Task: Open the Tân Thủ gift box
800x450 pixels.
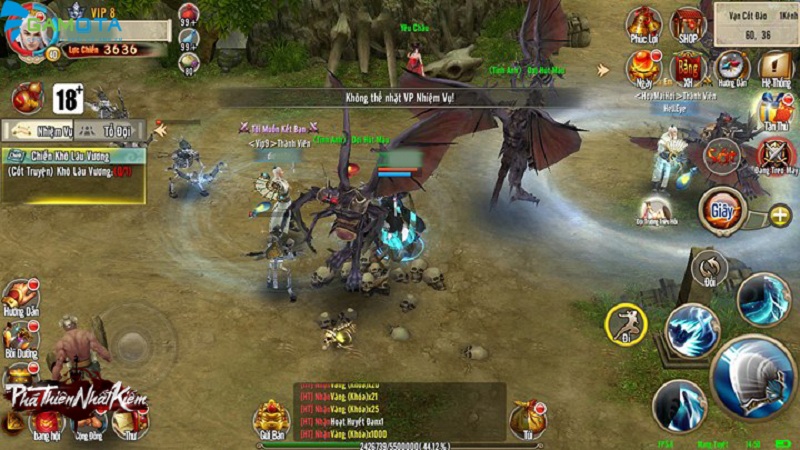Action: [775, 108]
